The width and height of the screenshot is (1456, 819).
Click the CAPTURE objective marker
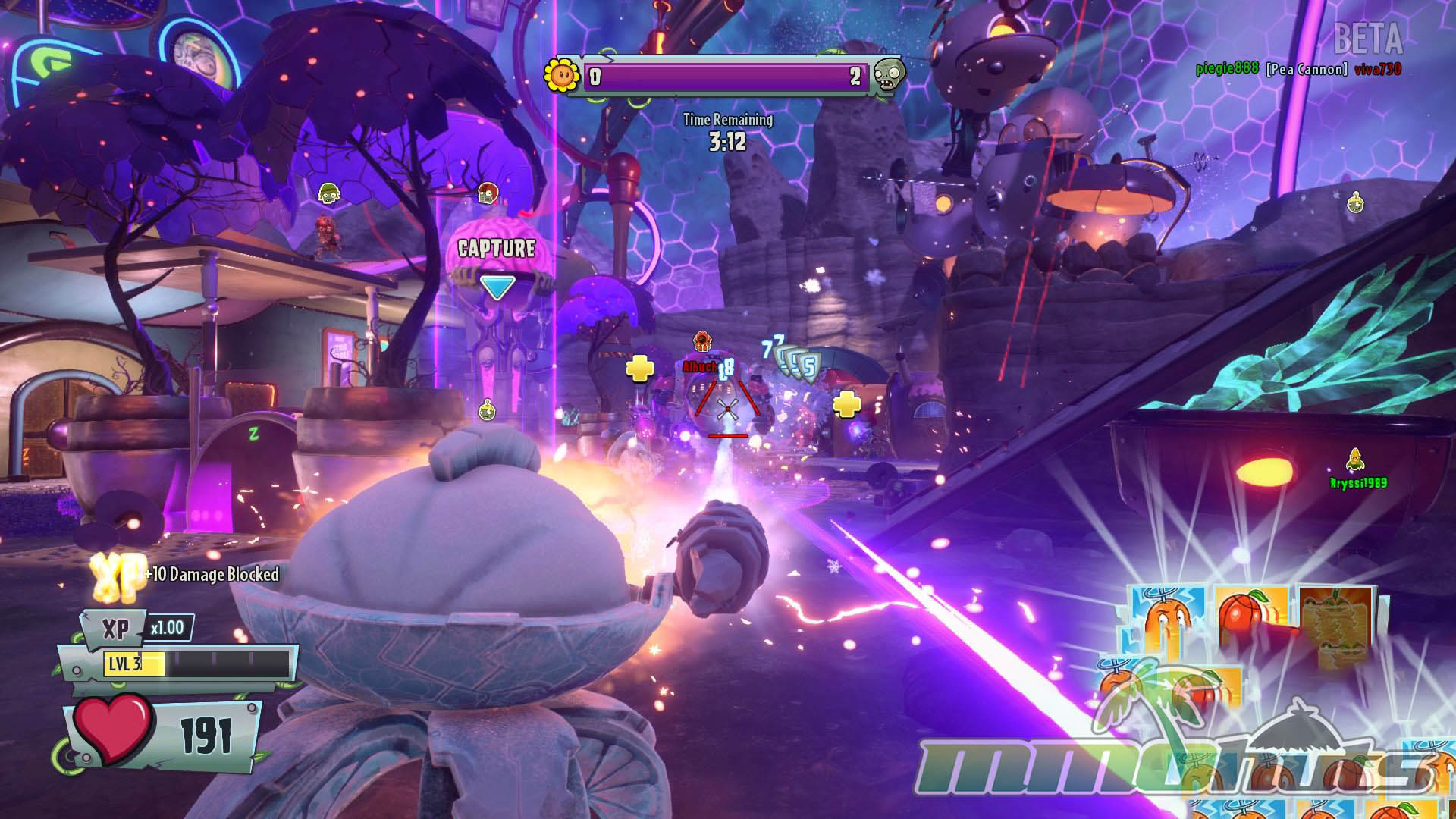[497, 249]
